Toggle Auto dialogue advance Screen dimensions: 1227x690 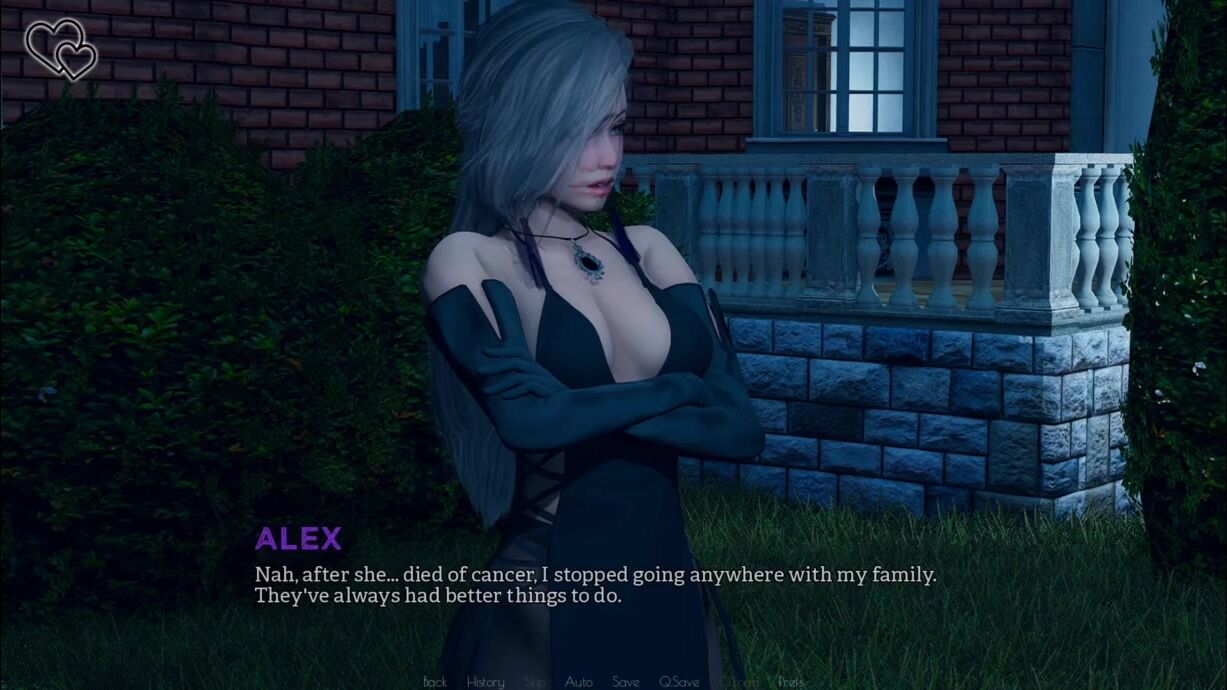(579, 682)
